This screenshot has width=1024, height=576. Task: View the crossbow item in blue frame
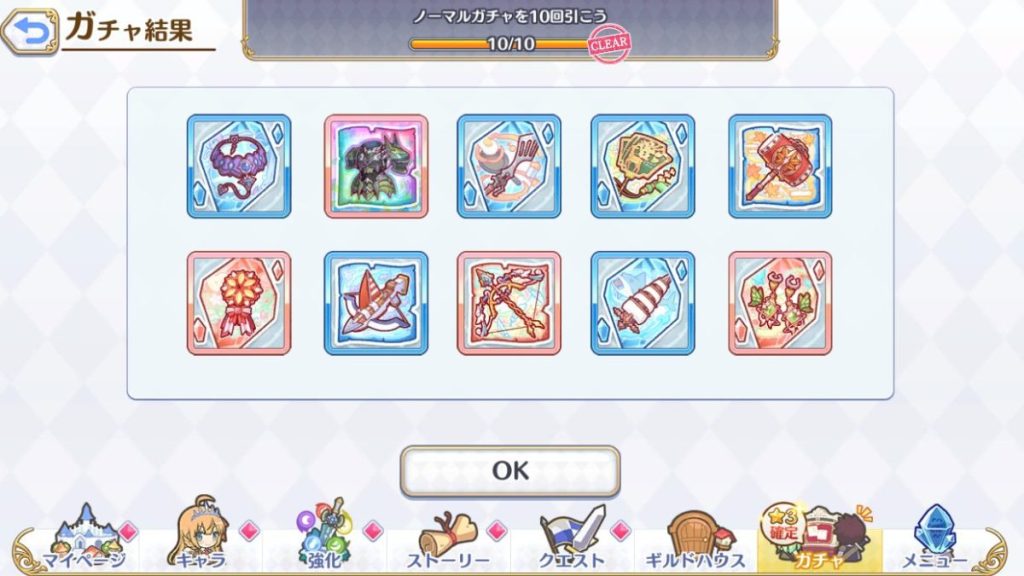click(376, 303)
